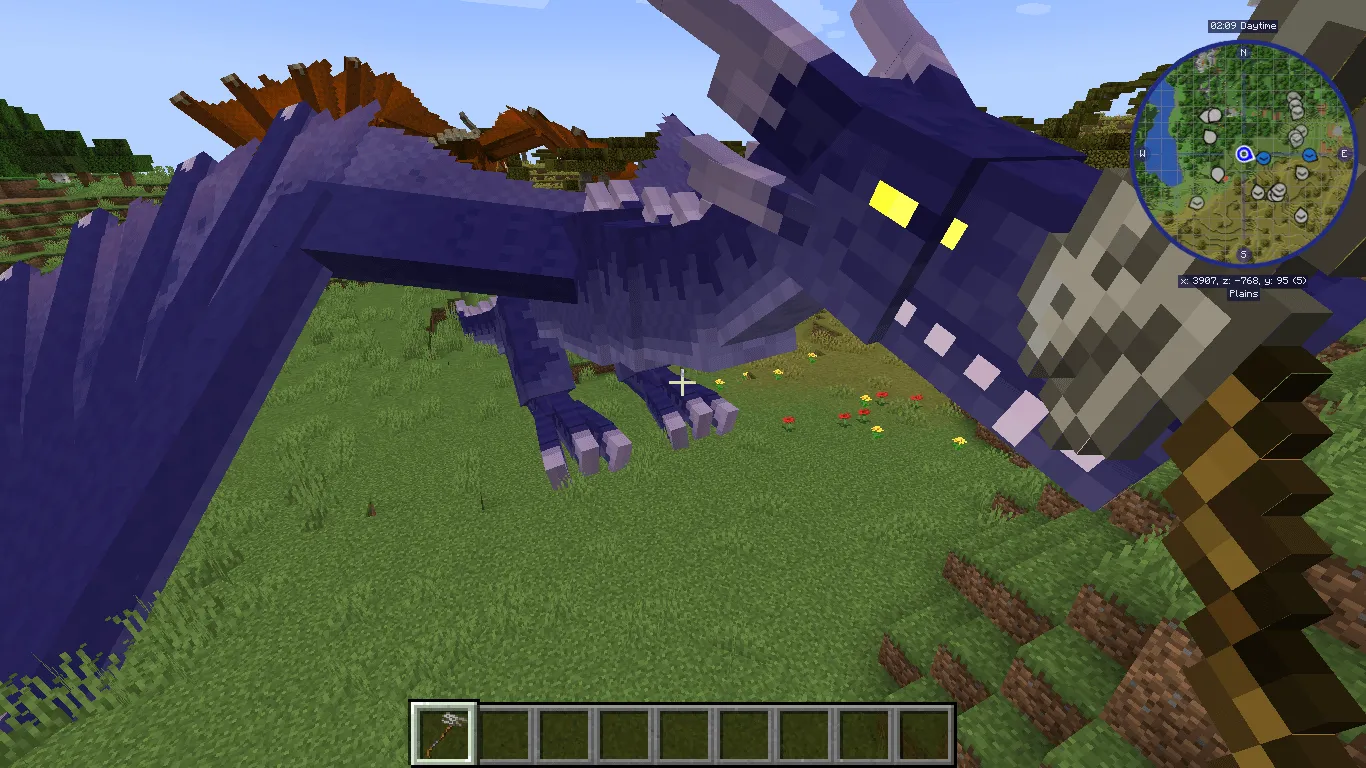Click the E compass marker on the minimap
This screenshot has height=768, width=1366.
tap(1344, 153)
